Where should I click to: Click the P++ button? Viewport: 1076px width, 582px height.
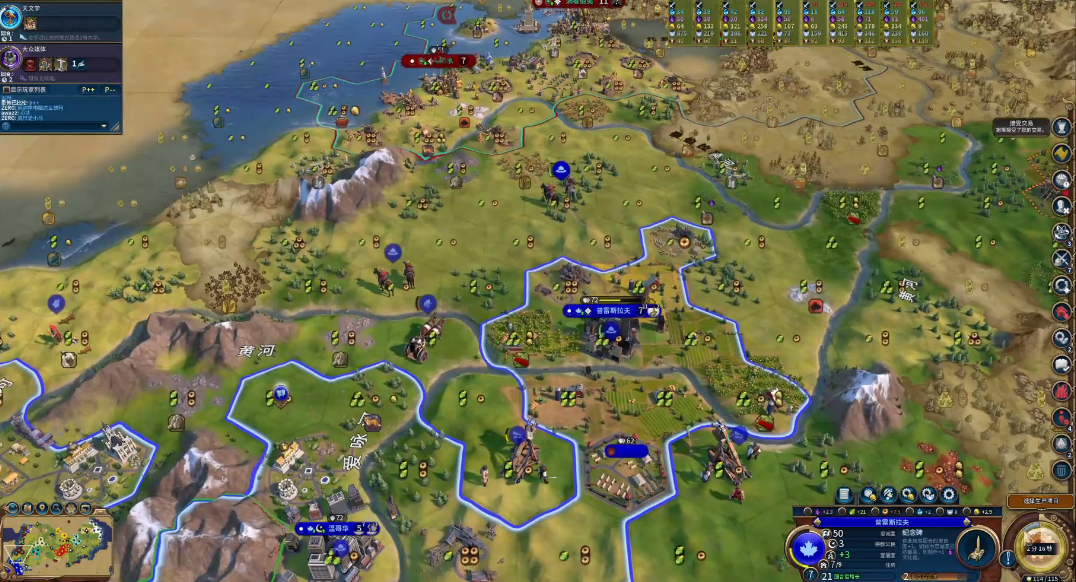[x=88, y=90]
